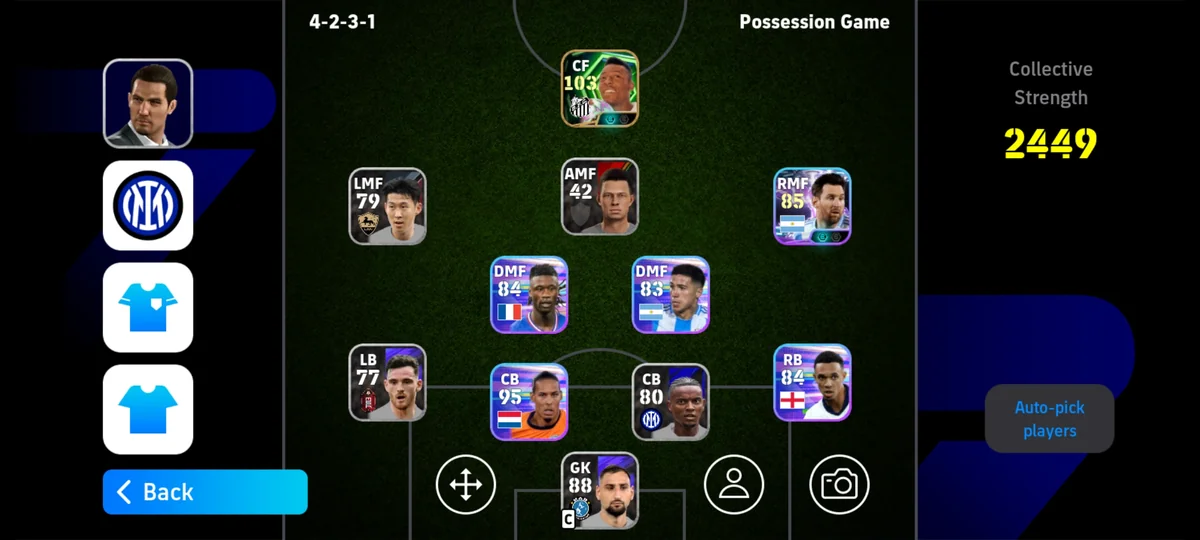Select the DMF 84 France player card
1200x540 pixels.
click(x=529, y=295)
